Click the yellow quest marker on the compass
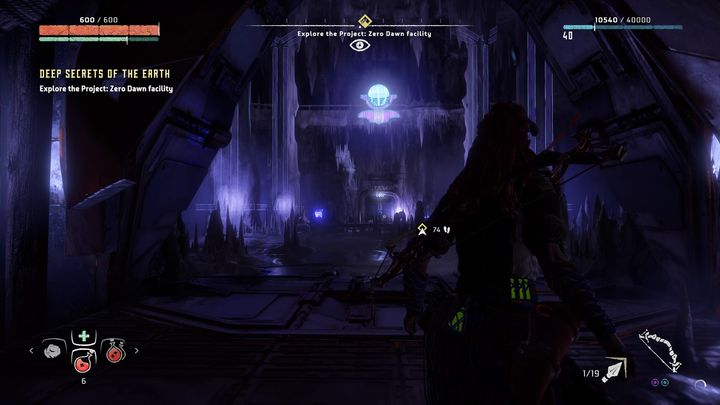The image size is (720, 405). coord(364,20)
